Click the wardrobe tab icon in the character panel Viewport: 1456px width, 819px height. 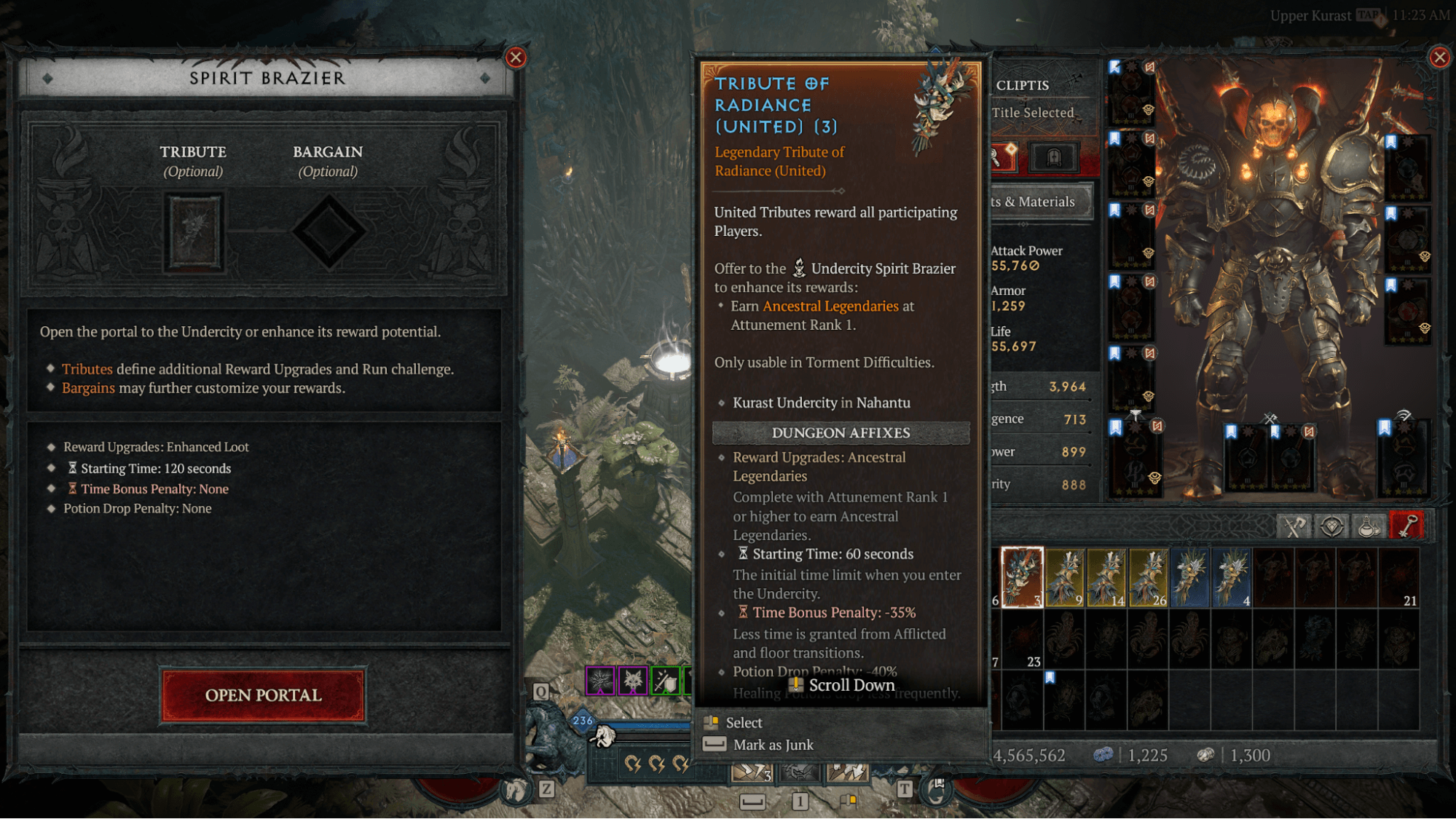point(1054,157)
